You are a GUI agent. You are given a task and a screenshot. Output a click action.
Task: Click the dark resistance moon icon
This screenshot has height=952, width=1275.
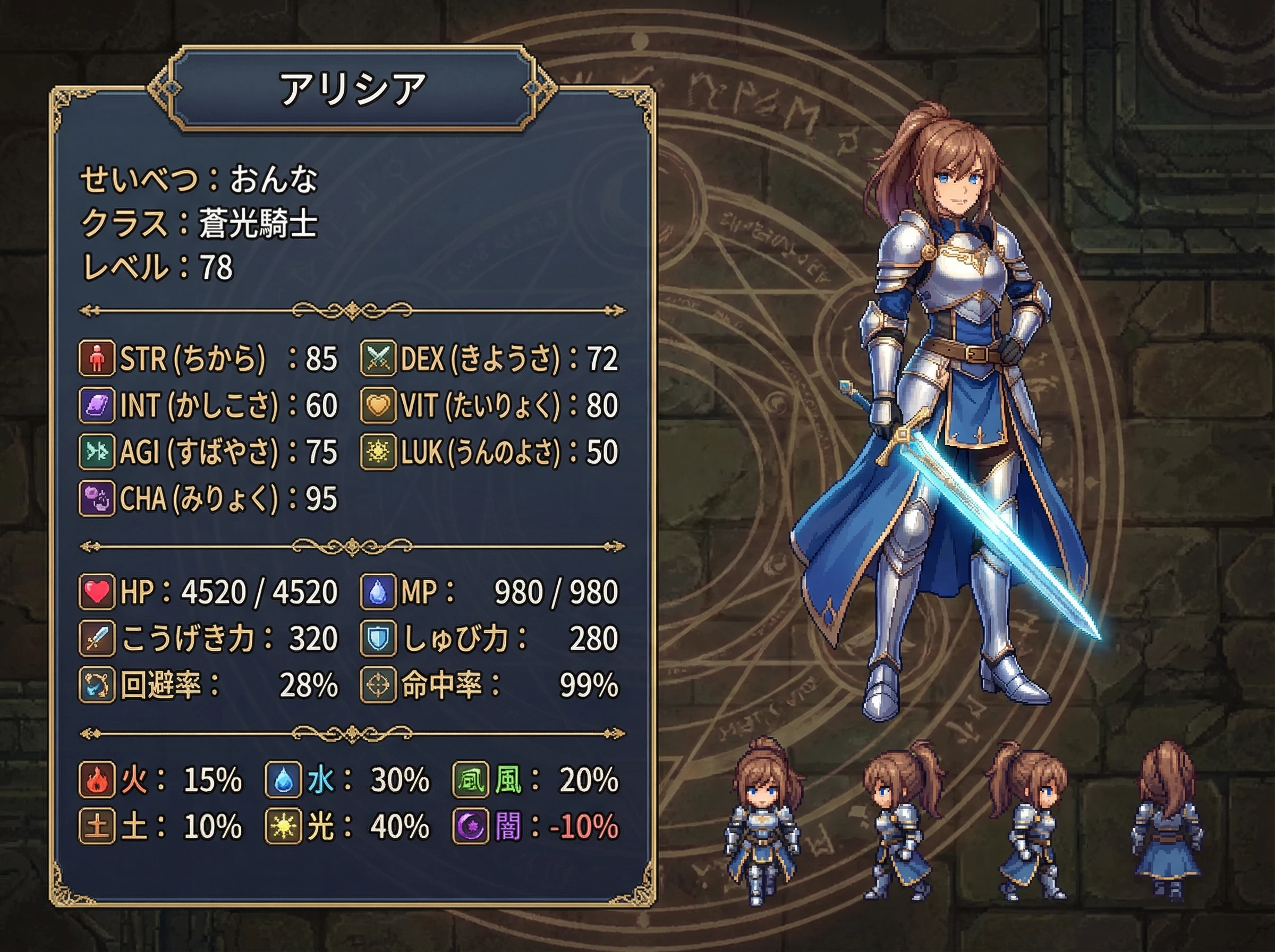click(x=470, y=827)
